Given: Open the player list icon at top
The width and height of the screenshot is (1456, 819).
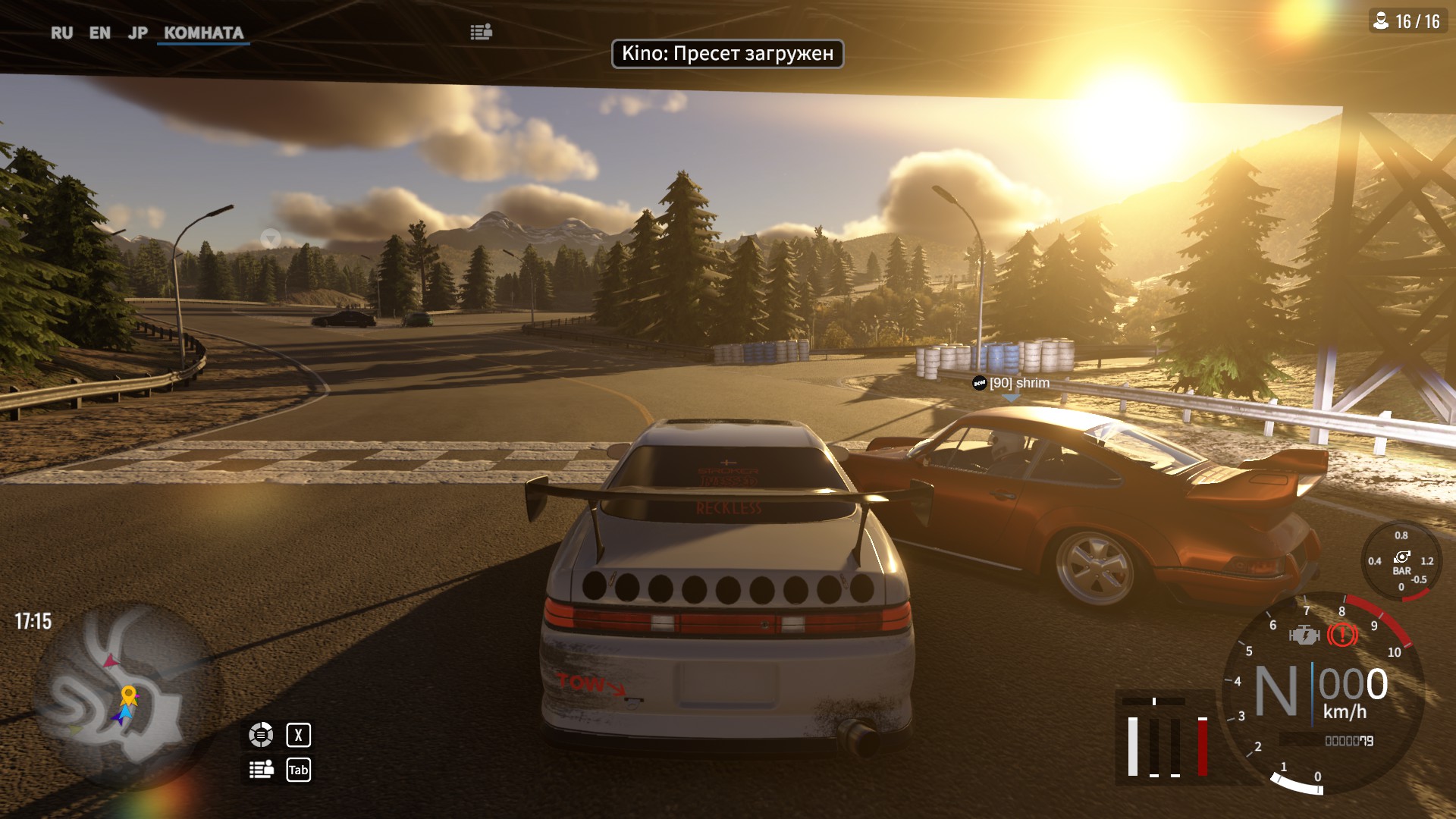Looking at the screenshot, I should click(481, 32).
